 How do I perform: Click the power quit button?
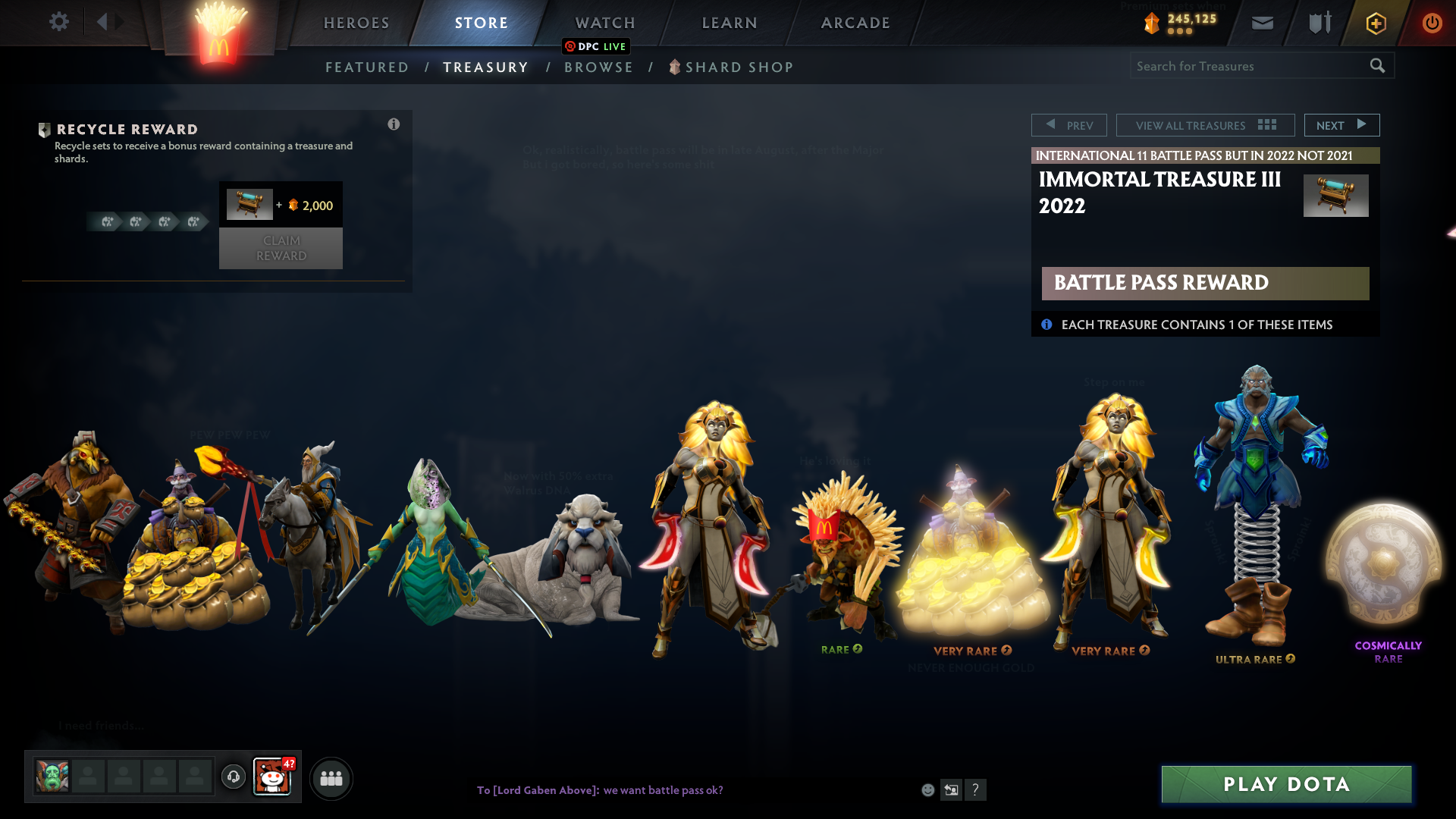1432,24
